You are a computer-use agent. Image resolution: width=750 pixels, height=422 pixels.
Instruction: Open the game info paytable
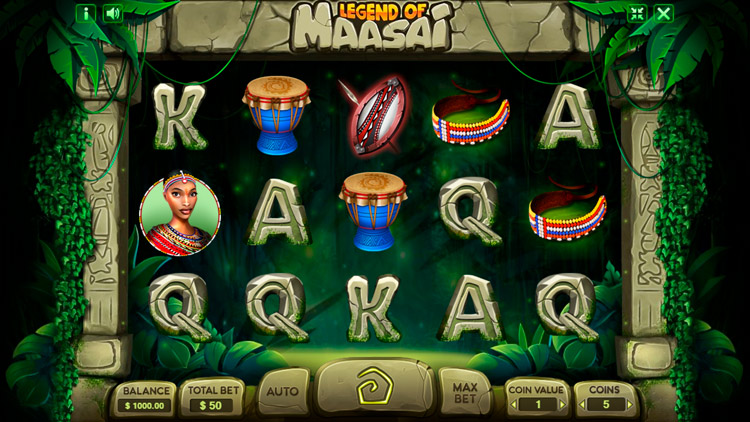[86, 13]
